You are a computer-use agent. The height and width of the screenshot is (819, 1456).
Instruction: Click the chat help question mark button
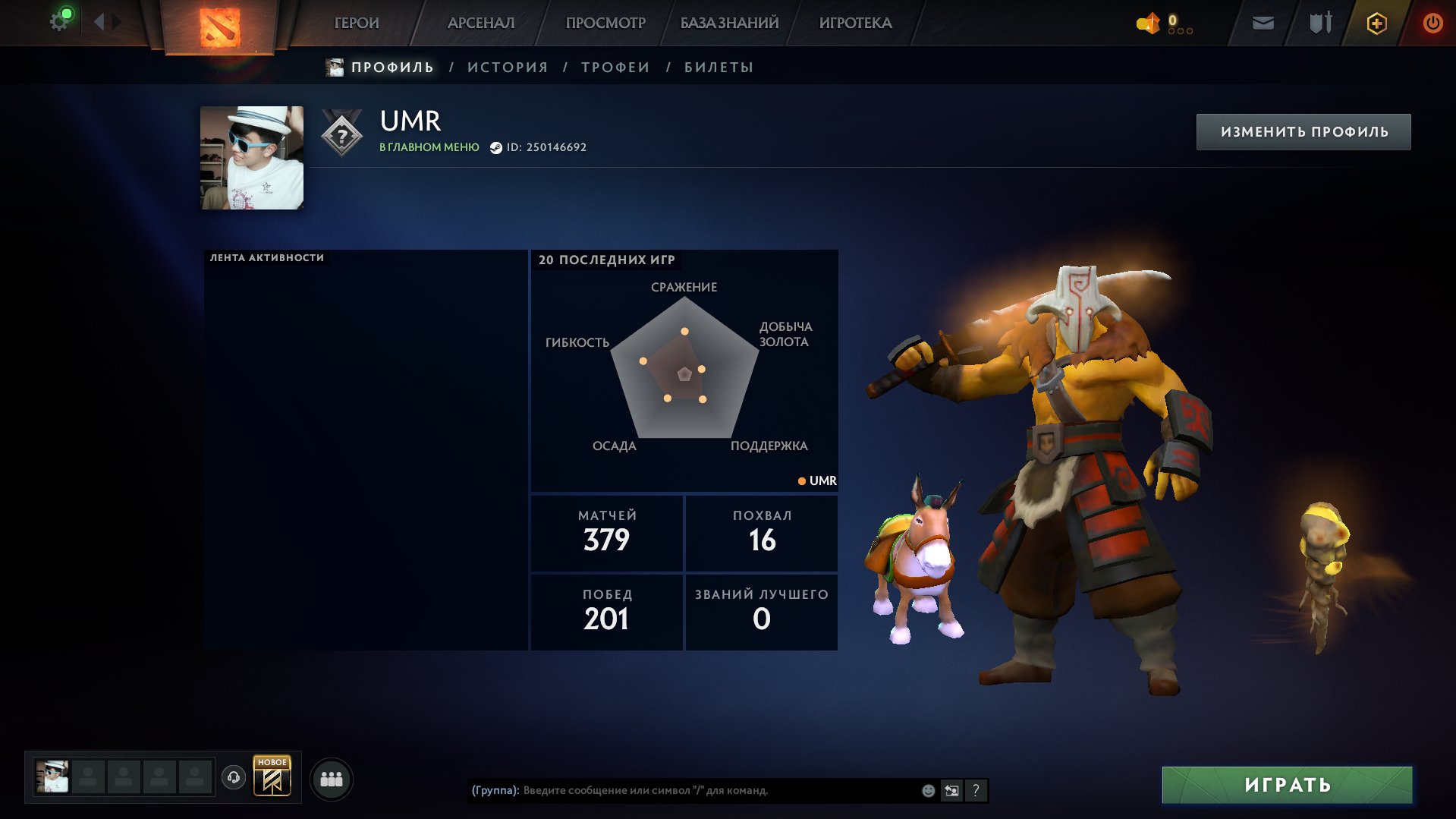pyautogui.click(x=976, y=791)
